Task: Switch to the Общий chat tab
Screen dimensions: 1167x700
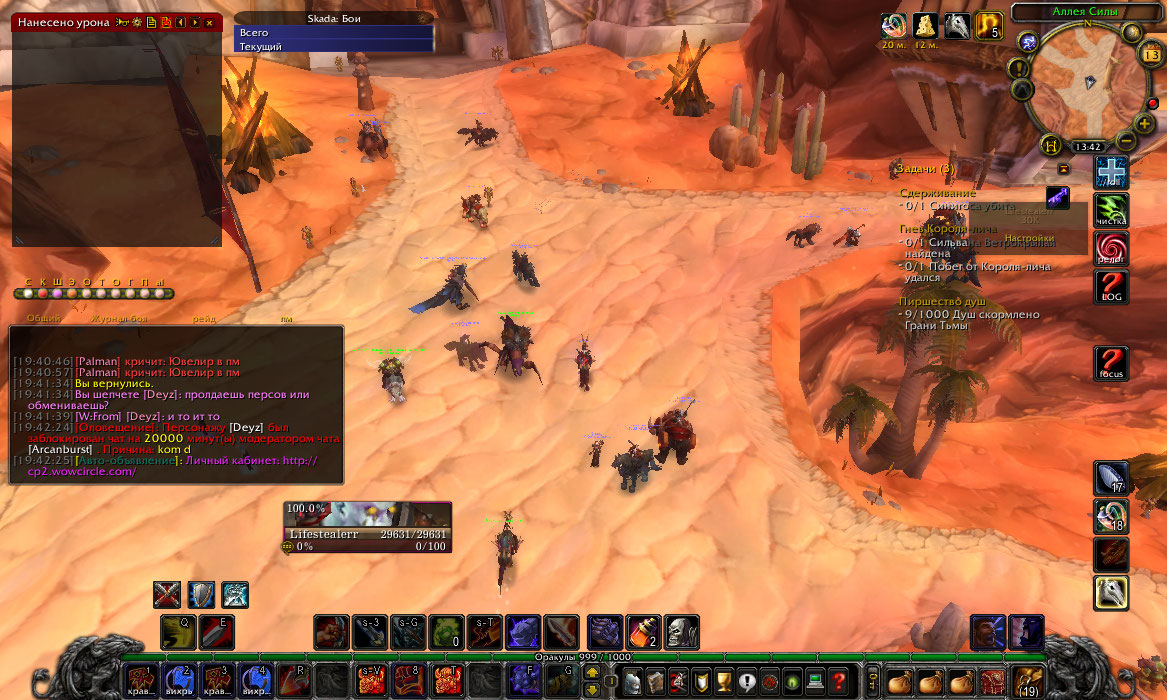Action: pyautogui.click(x=44, y=318)
